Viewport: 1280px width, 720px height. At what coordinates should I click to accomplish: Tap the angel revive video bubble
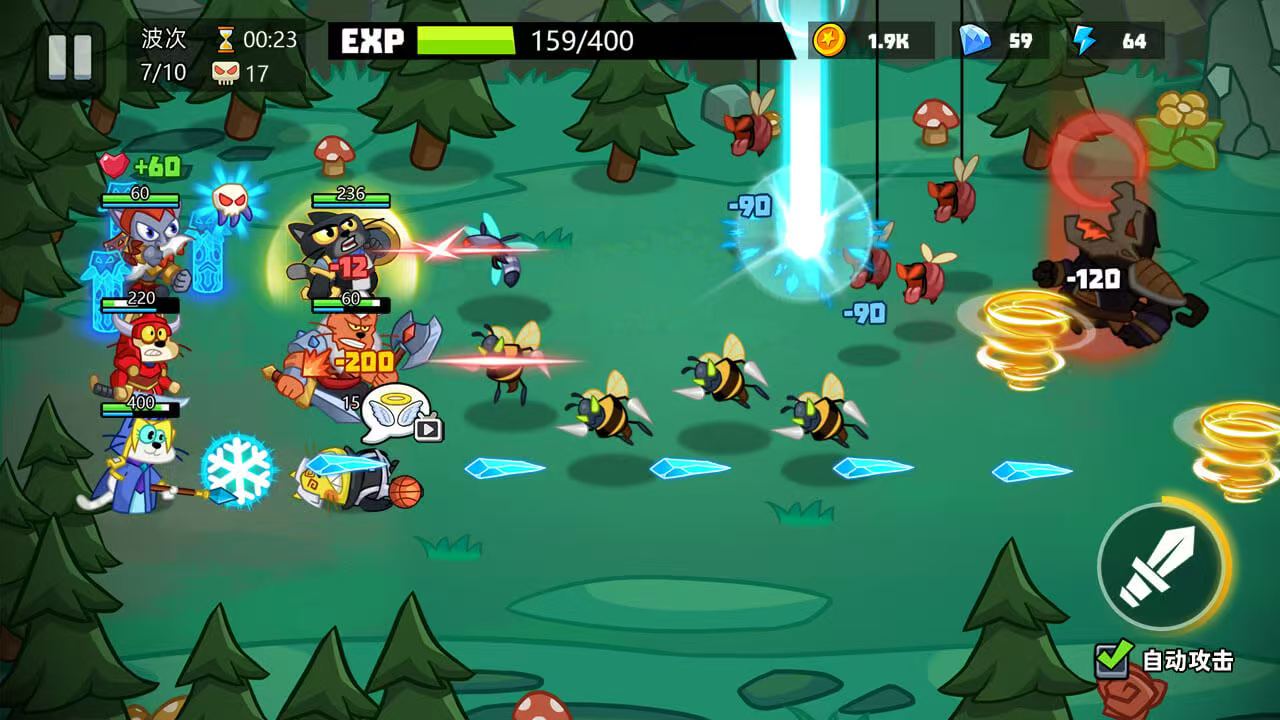tap(397, 412)
